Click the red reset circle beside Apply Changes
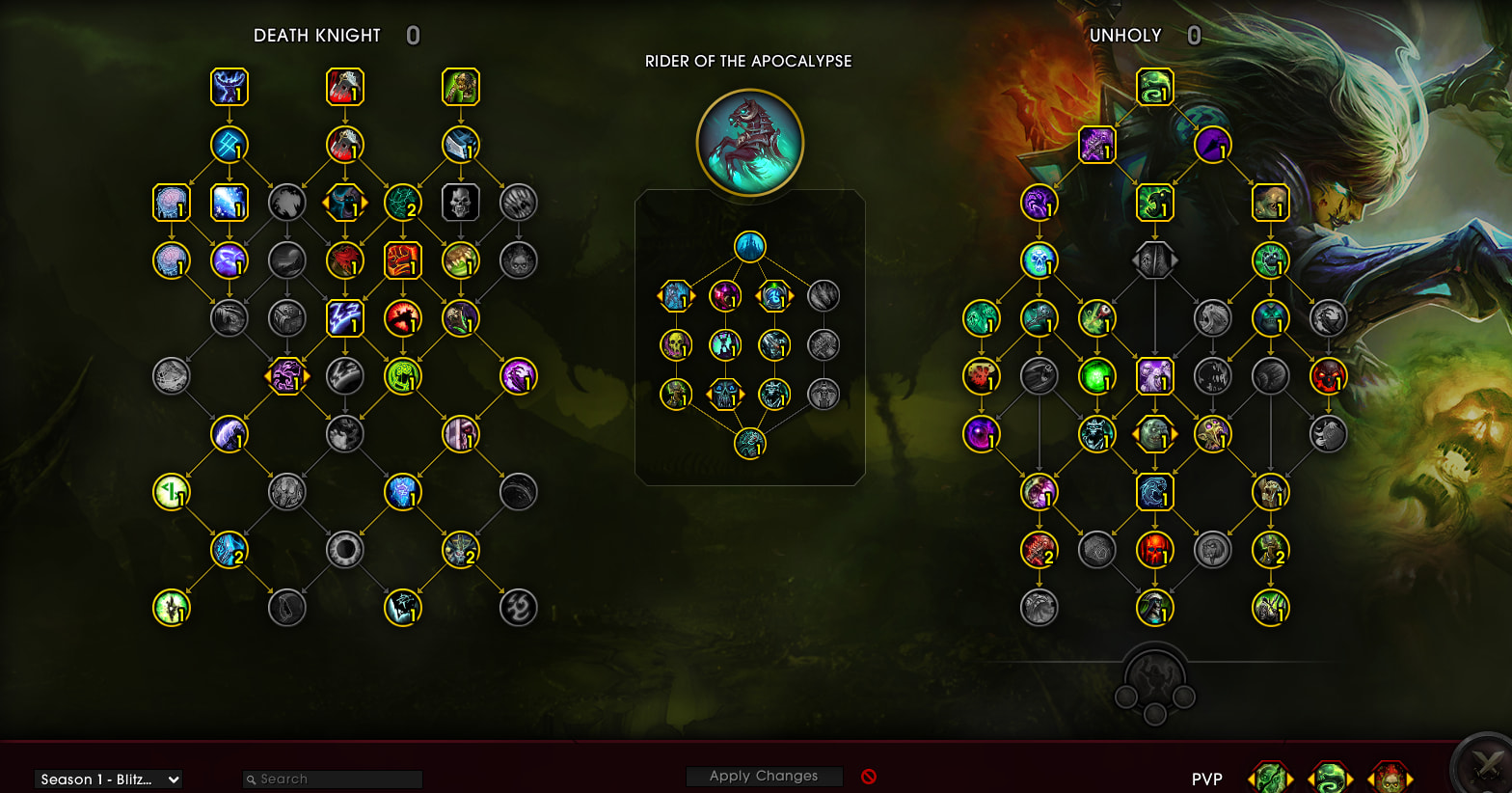The image size is (1512, 793). tap(869, 777)
